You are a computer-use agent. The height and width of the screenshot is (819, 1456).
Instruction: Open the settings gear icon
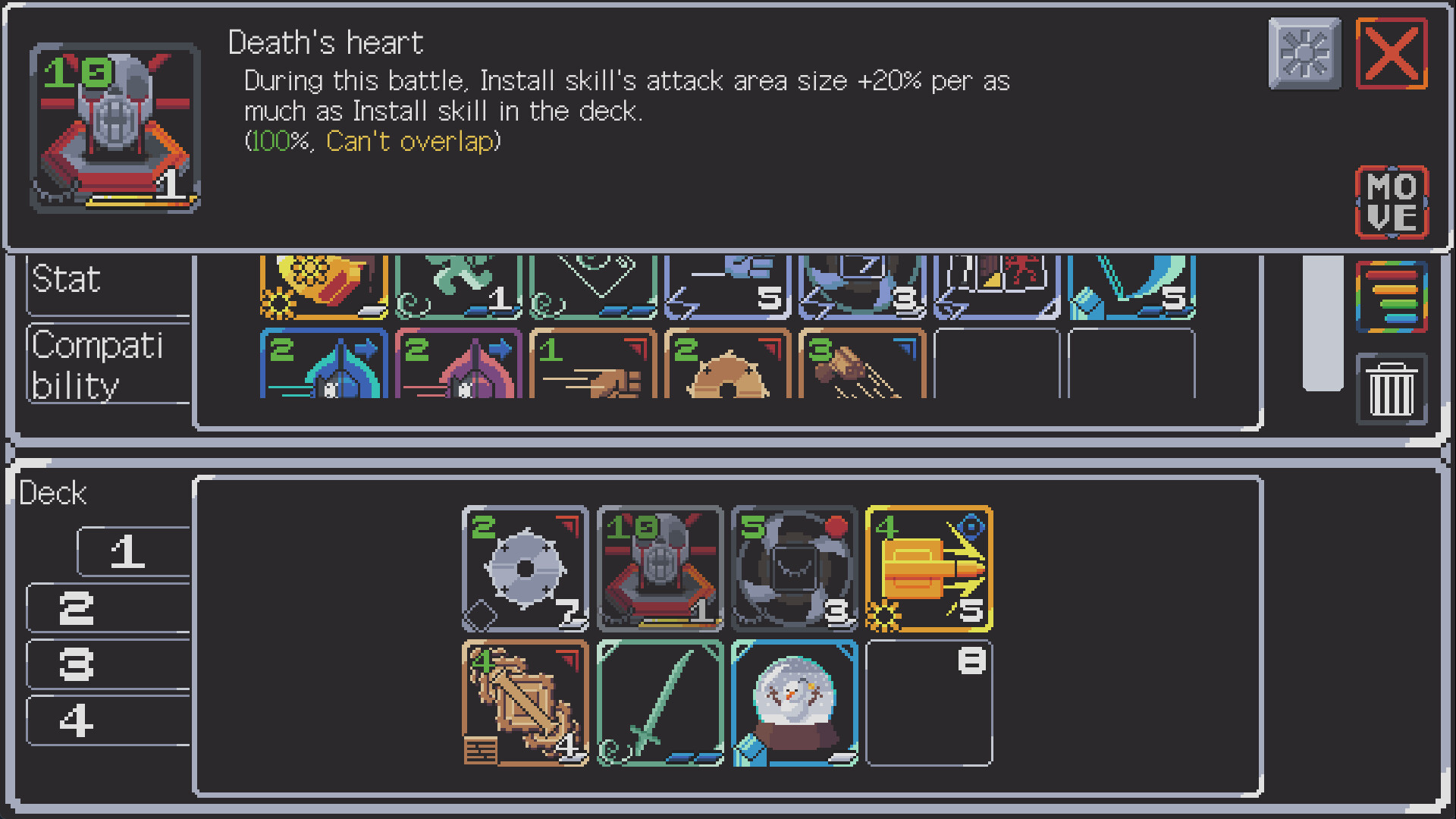click(x=1303, y=54)
